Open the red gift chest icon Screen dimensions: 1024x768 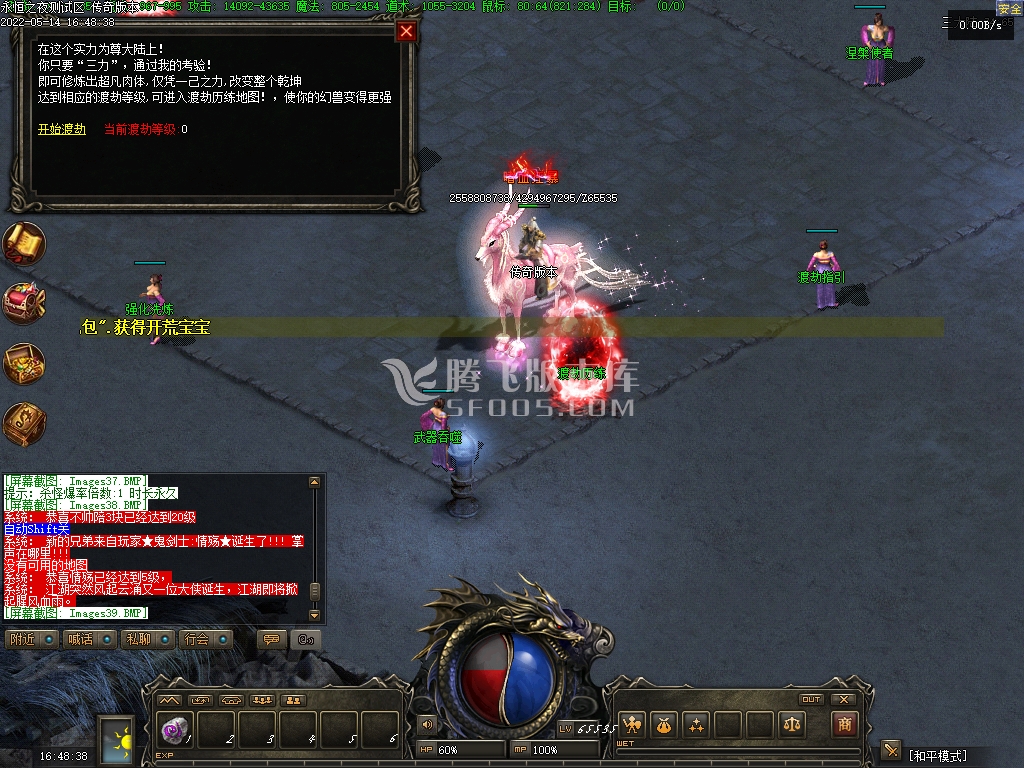point(23,303)
